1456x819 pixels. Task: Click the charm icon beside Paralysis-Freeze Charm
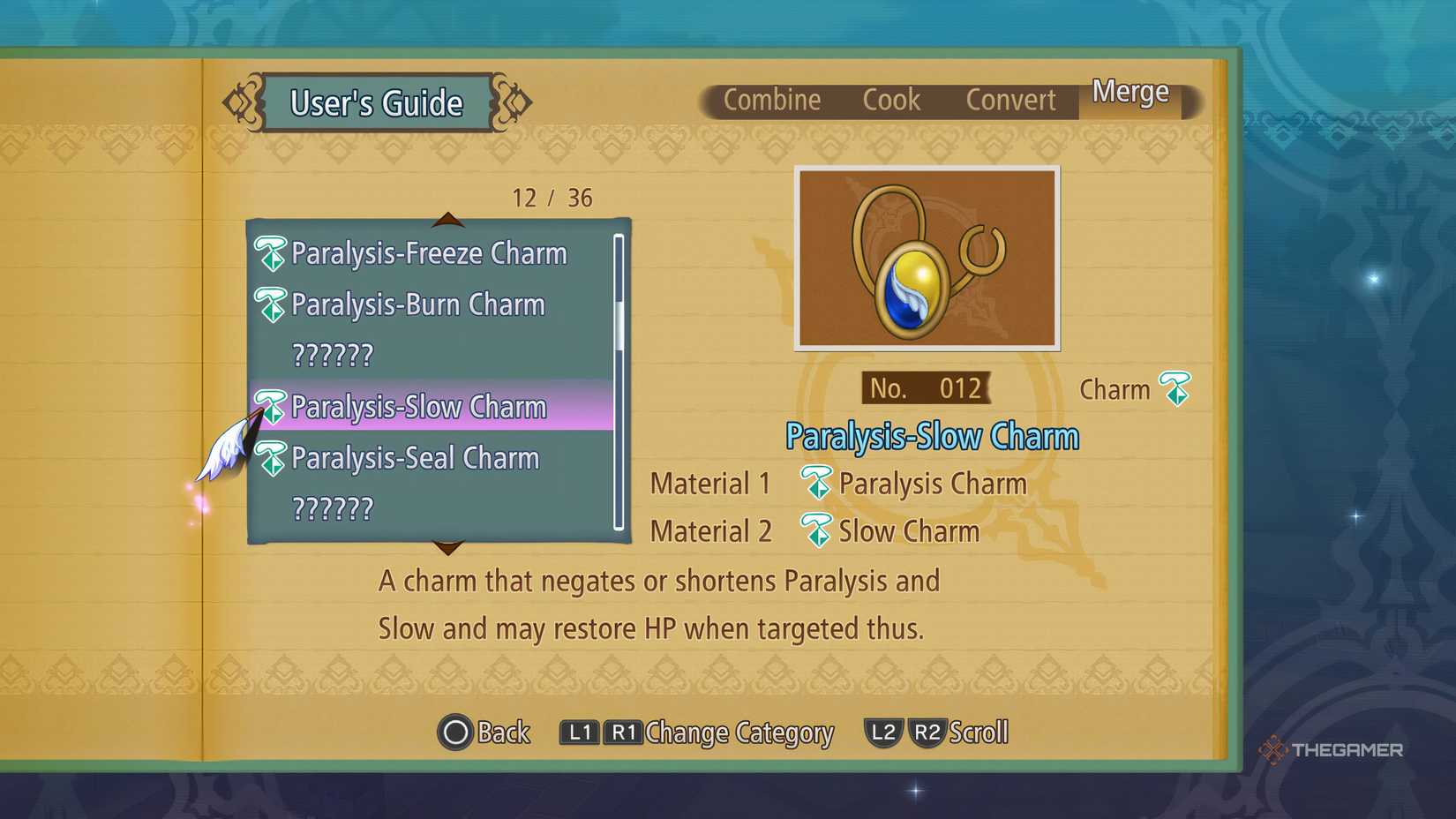(271, 253)
